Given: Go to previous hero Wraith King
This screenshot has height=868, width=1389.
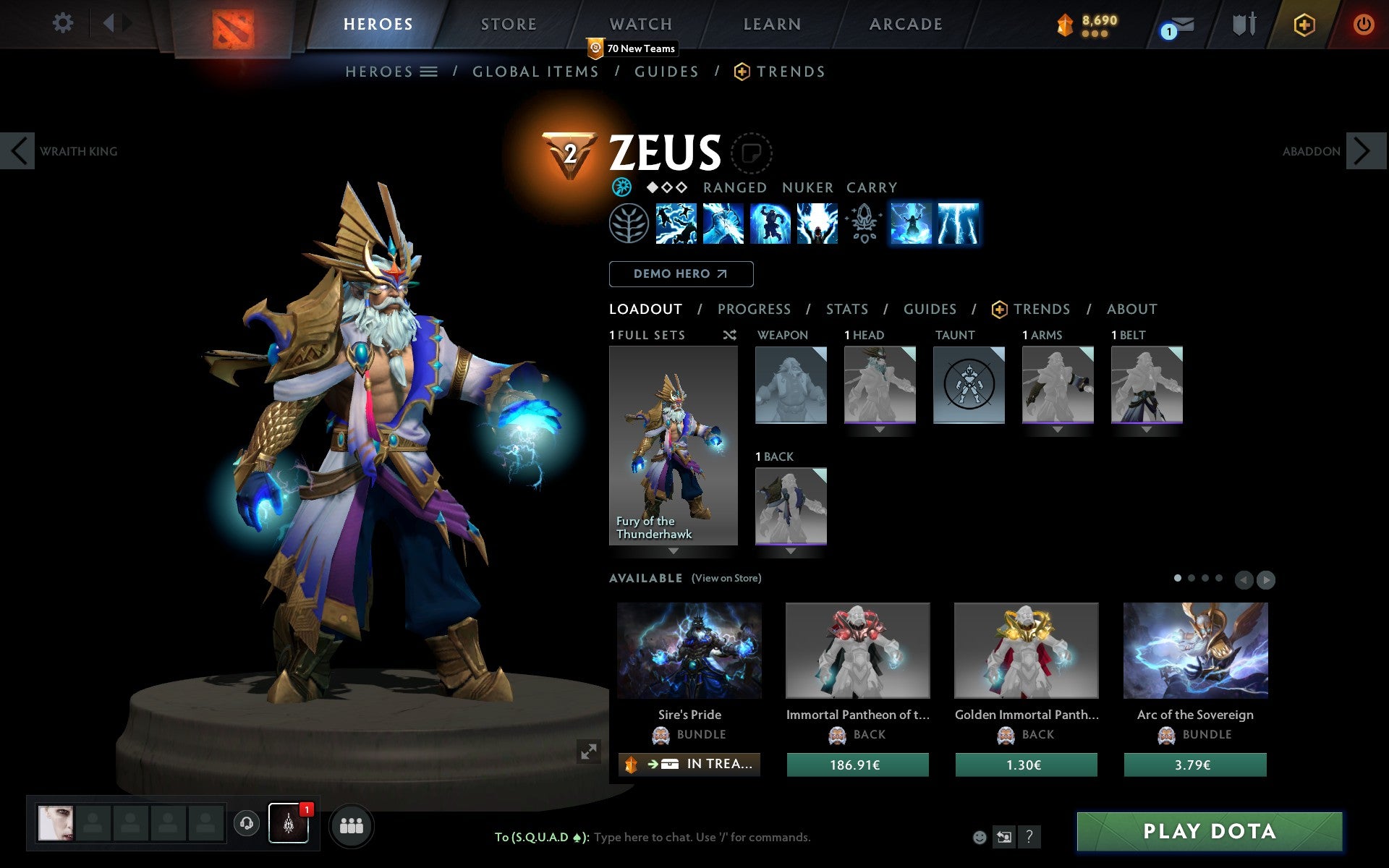Looking at the screenshot, I should (18, 151).
